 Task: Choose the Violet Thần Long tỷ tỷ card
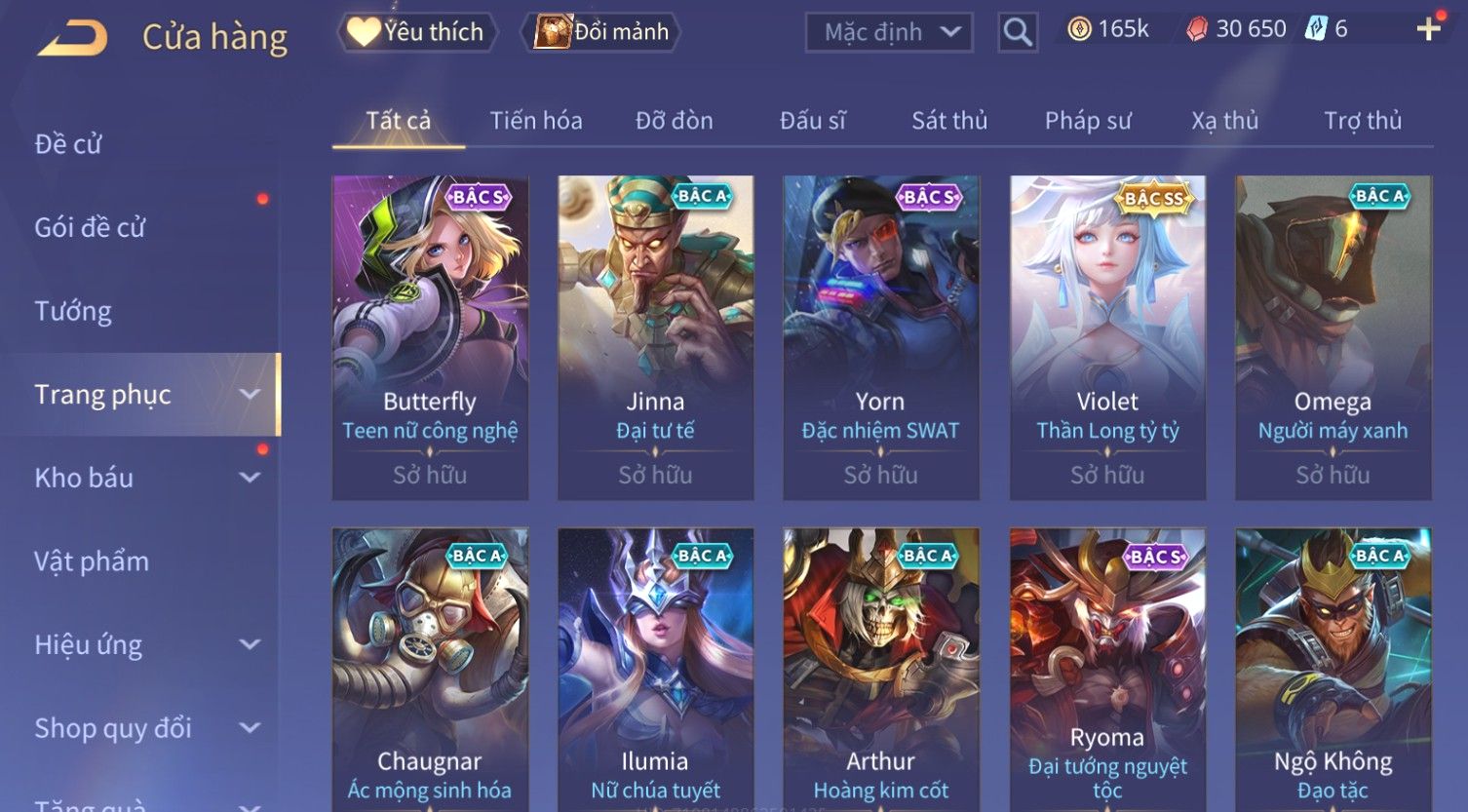[1107, 336]
